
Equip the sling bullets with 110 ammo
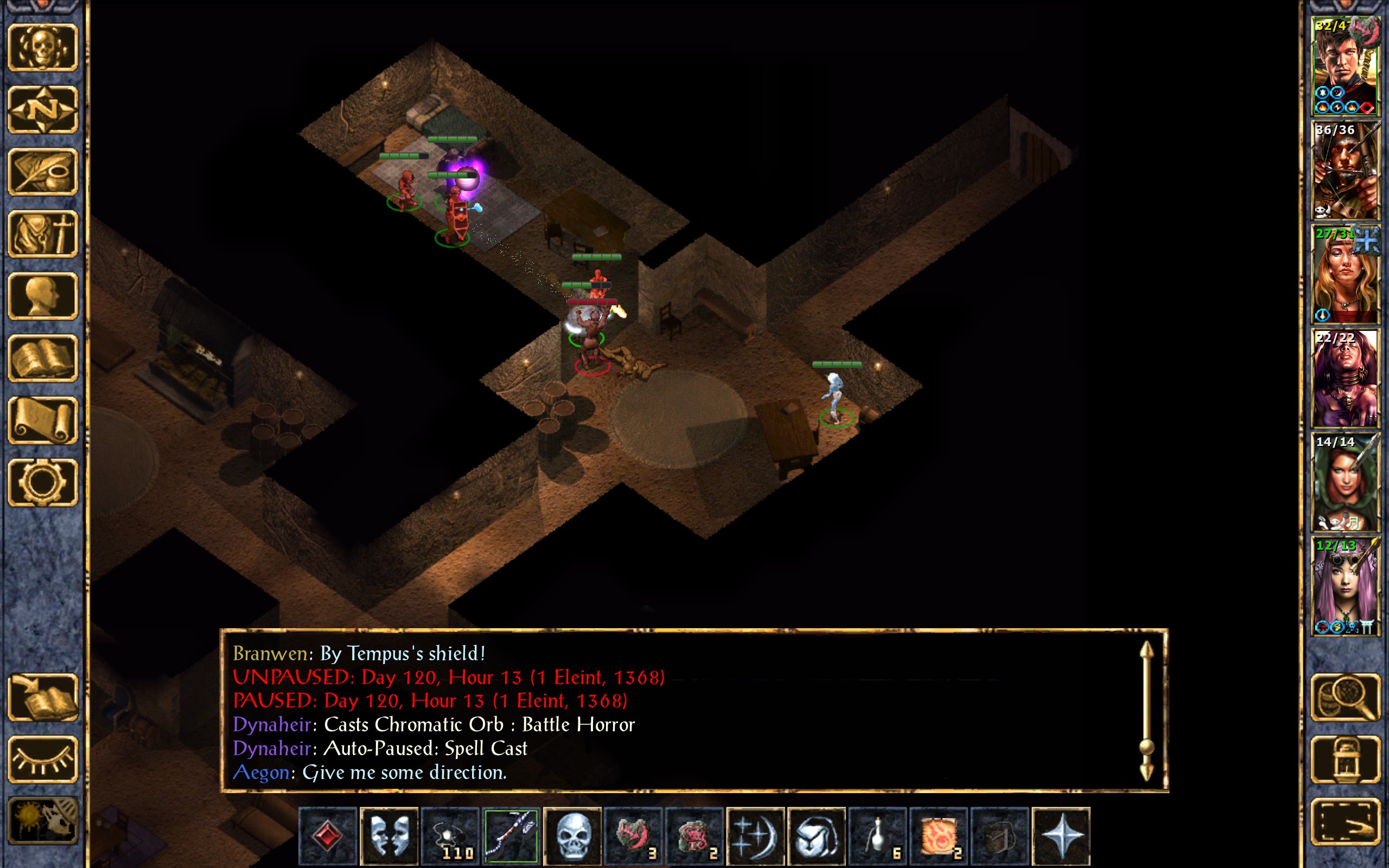click(450, 836)
